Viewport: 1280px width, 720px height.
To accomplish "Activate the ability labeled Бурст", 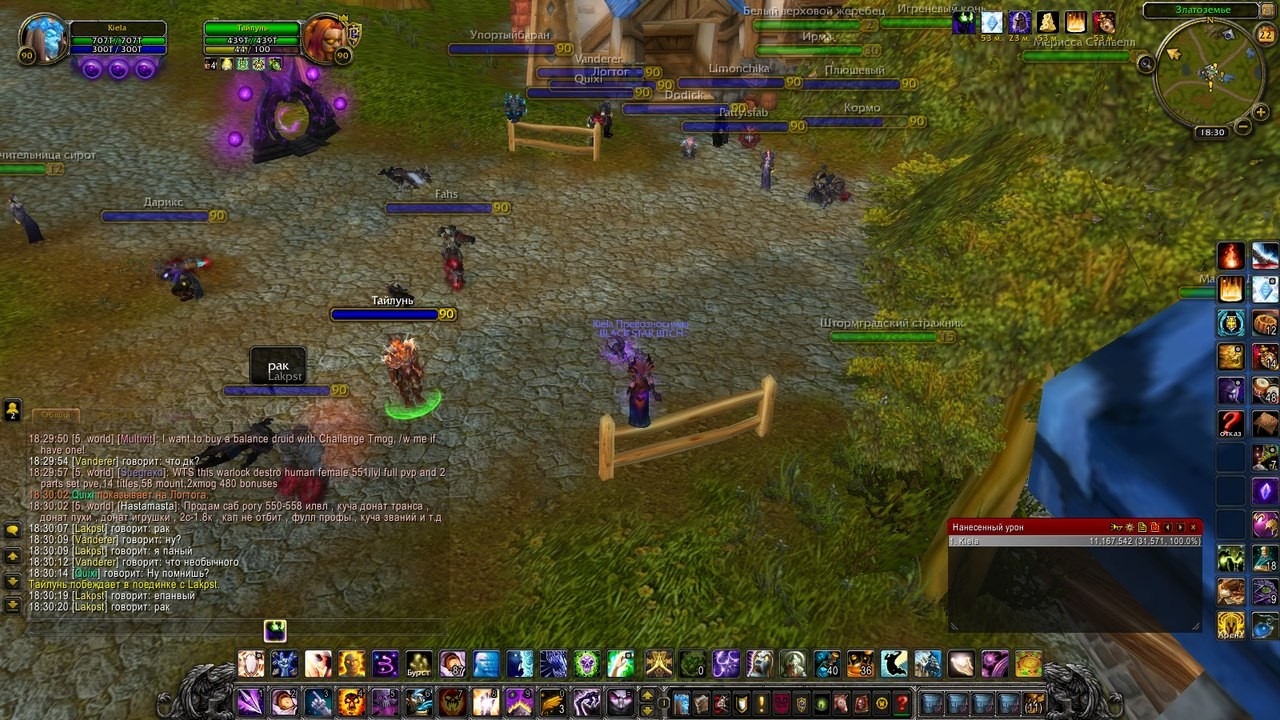I will coord(419,664).
